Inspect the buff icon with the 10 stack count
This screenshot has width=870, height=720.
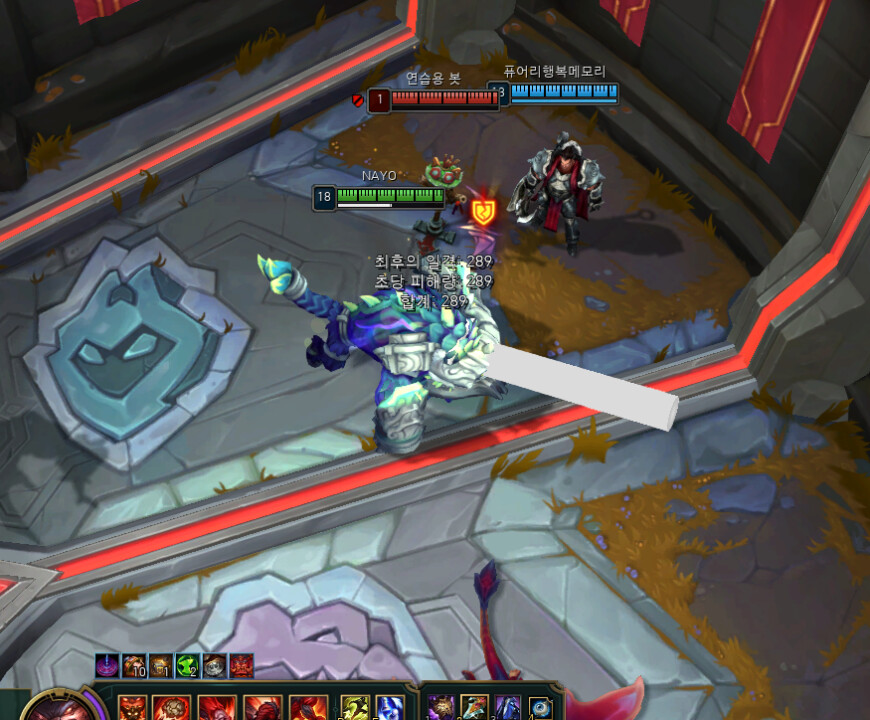point(135,665)
